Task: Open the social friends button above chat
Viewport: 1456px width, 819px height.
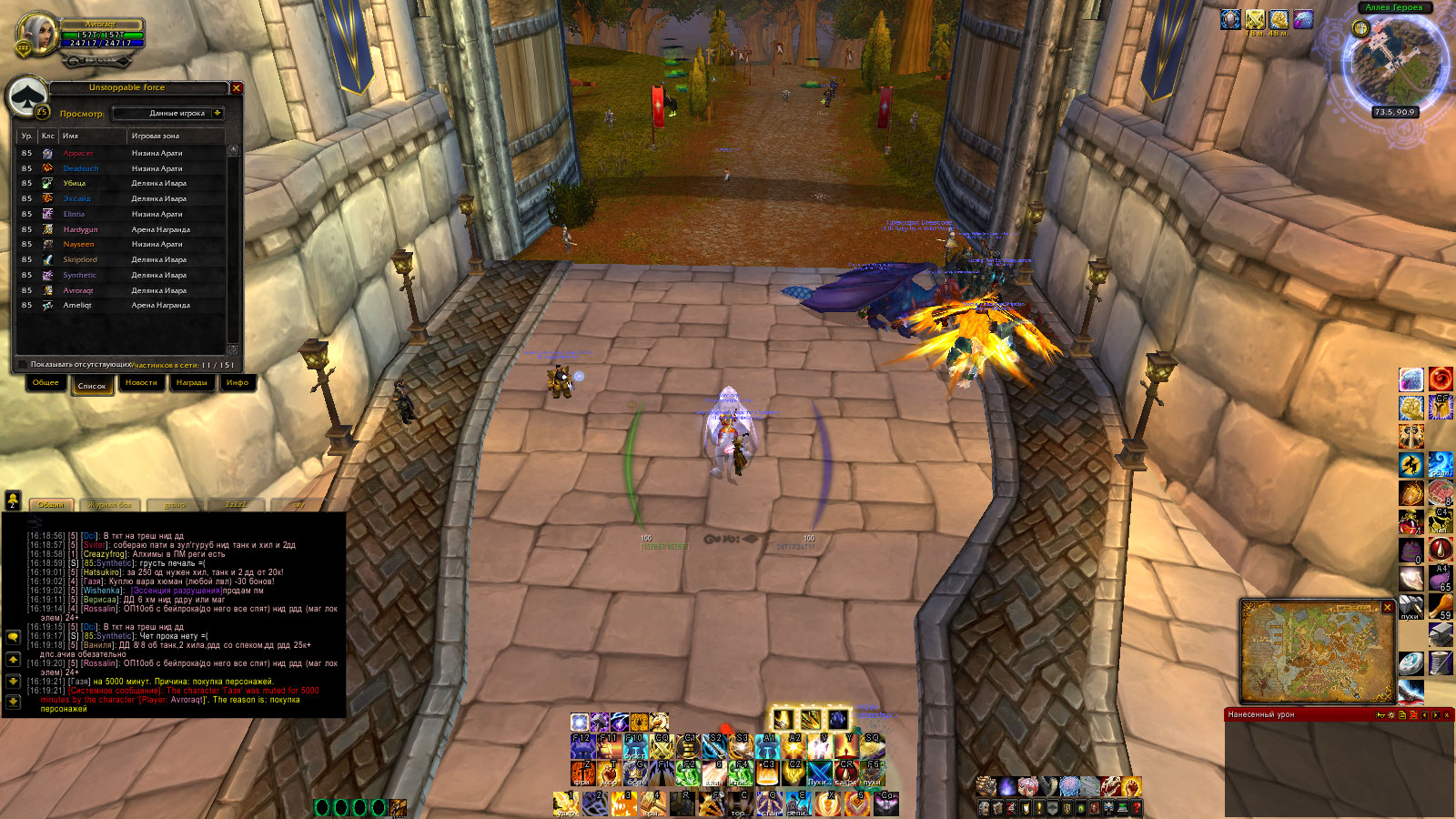Action: (x=14, y=500)
